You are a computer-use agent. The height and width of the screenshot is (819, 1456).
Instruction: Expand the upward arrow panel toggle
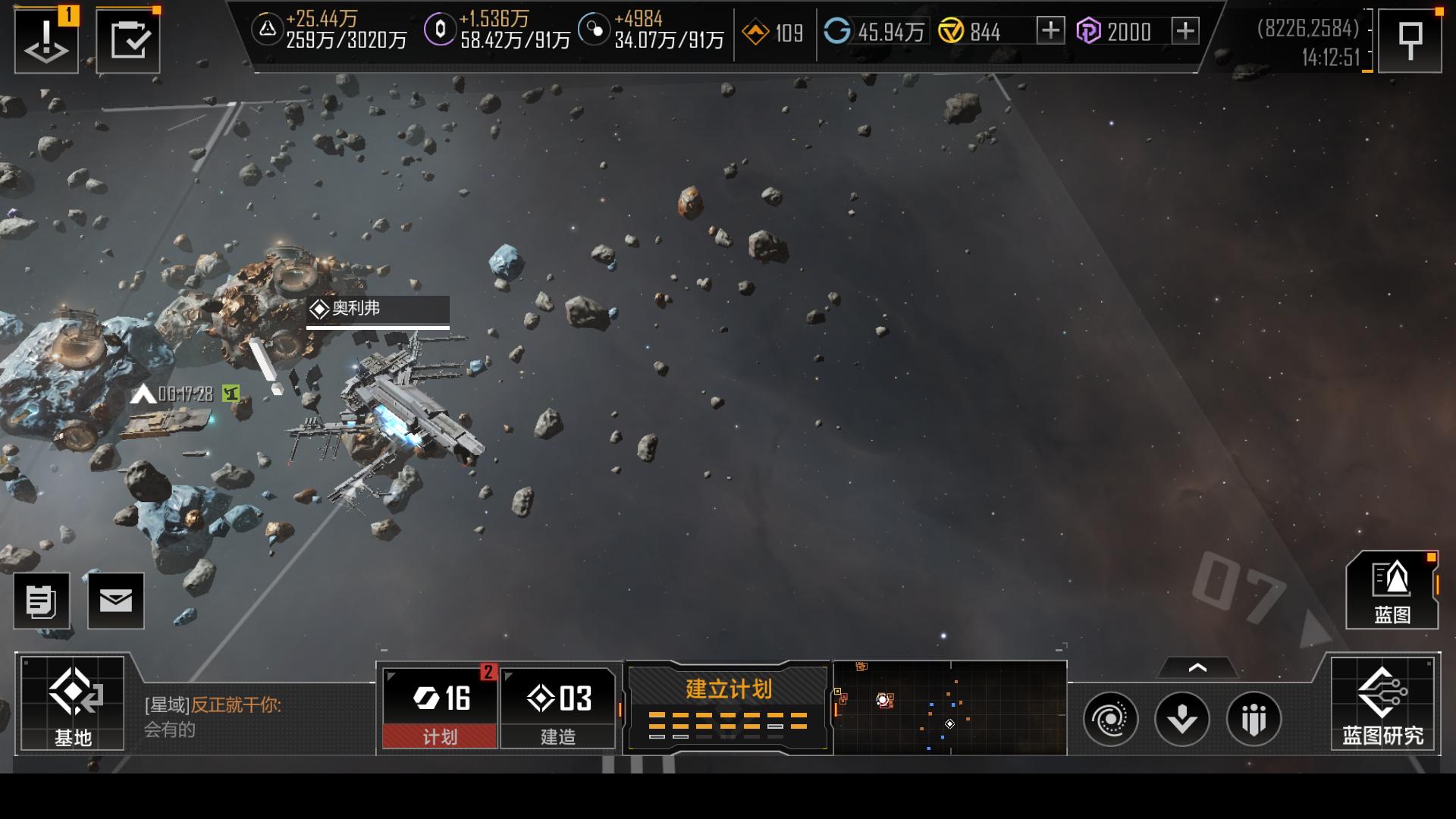pos(1197,668)
